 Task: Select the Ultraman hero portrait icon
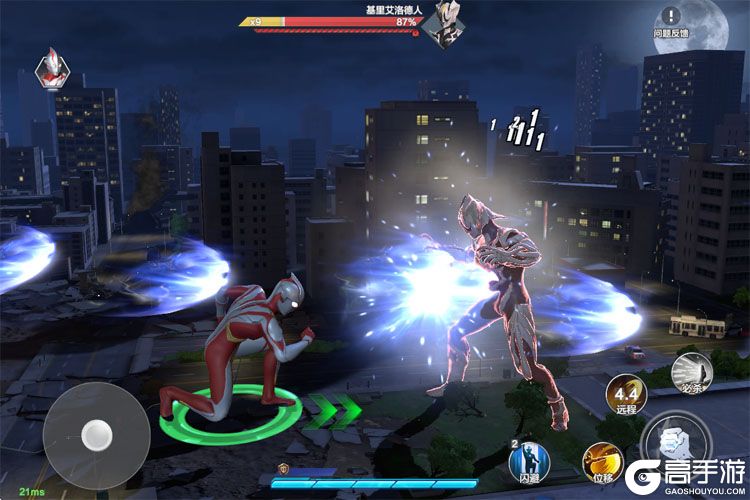[x=51, y=68]
